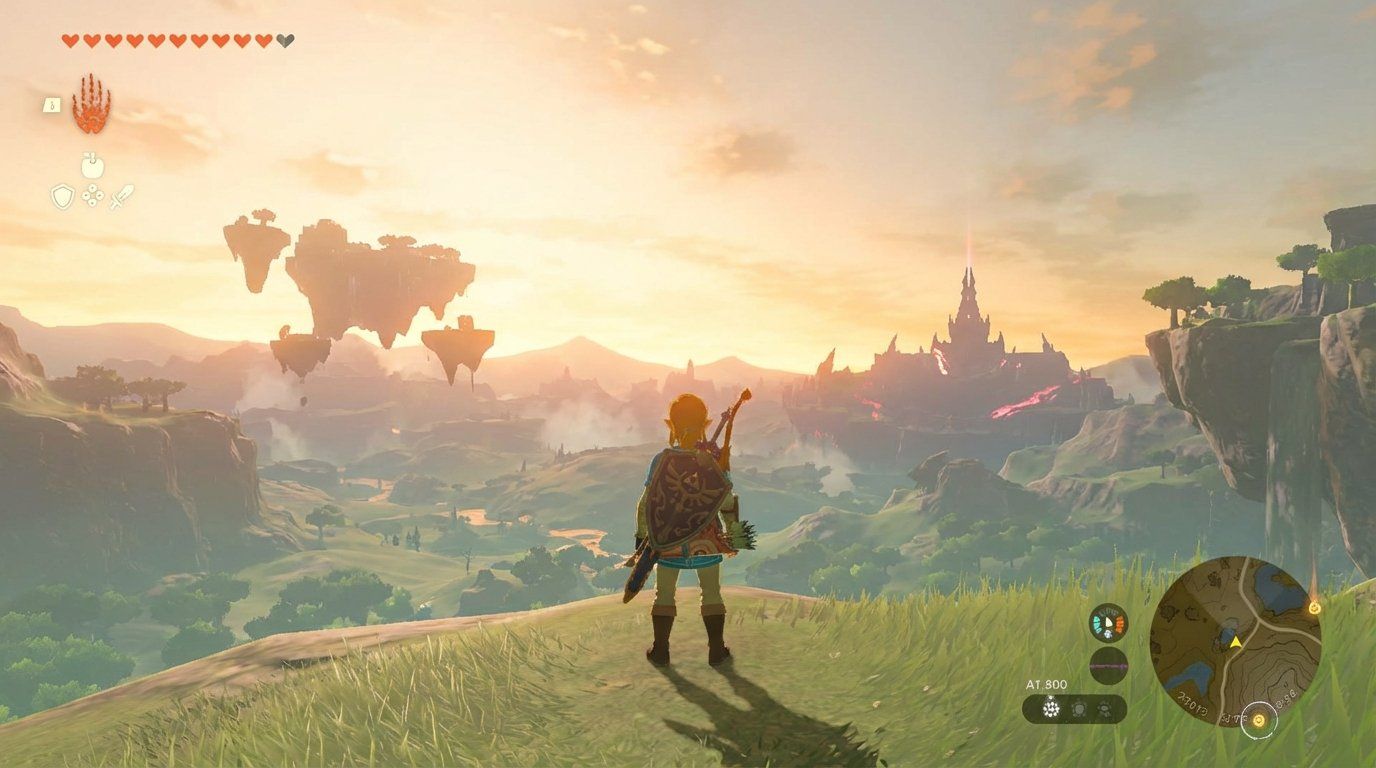Screen dimensions: 1376x768
Task: Select the equipped sword icon
Action: click(121, 196)
